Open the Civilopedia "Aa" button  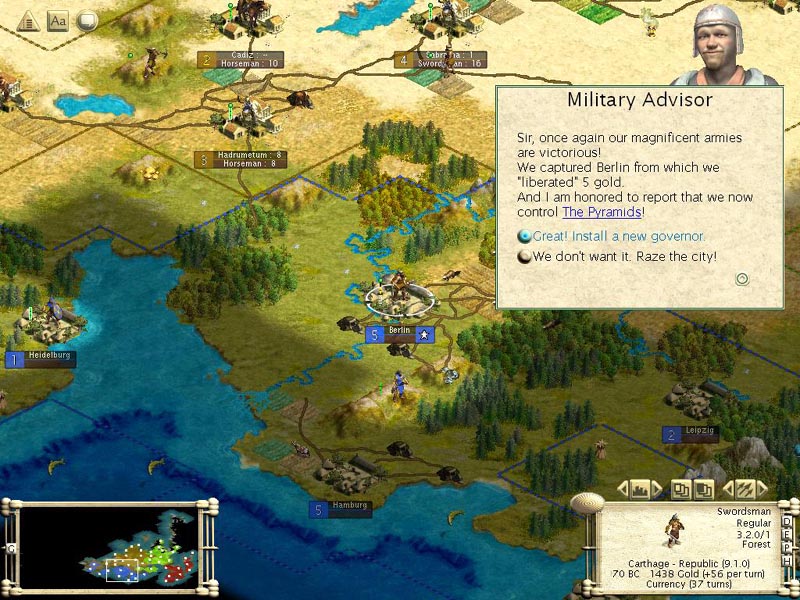(57, 19)
